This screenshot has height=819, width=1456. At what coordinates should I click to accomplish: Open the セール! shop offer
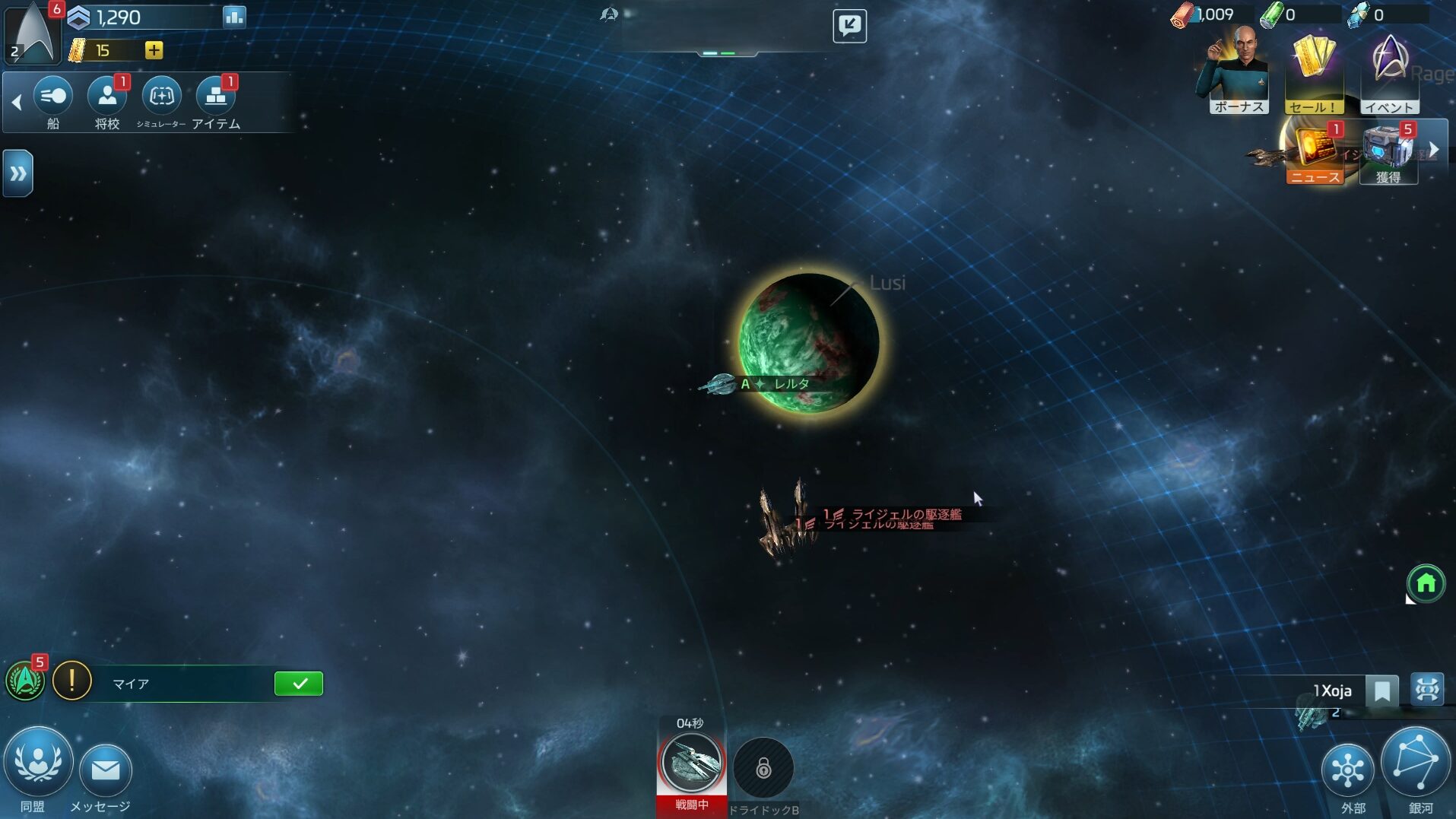point(1313,73)
